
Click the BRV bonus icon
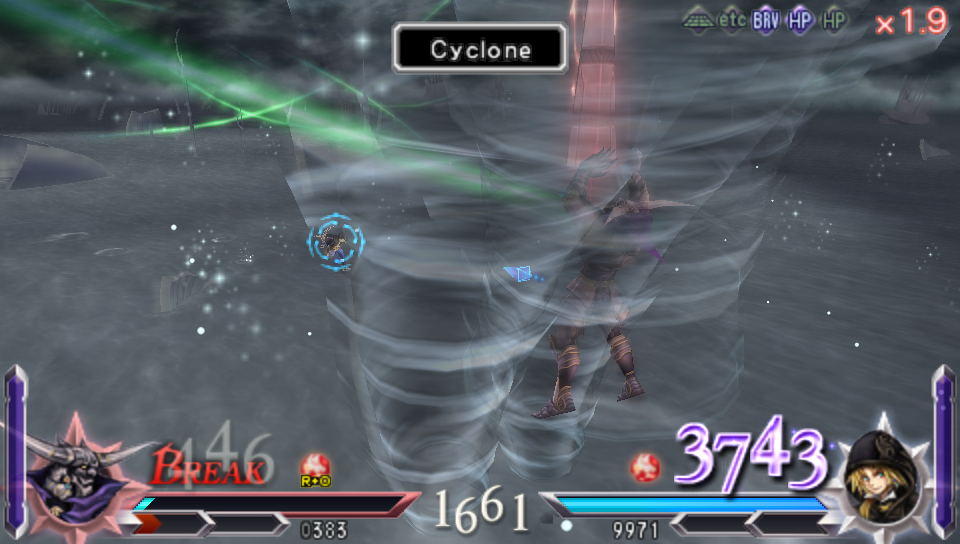coord(766,20)
